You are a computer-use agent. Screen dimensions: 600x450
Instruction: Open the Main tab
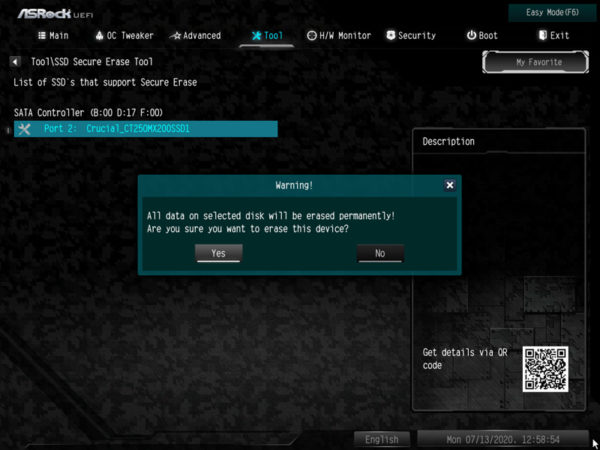[x=54, y=35]
